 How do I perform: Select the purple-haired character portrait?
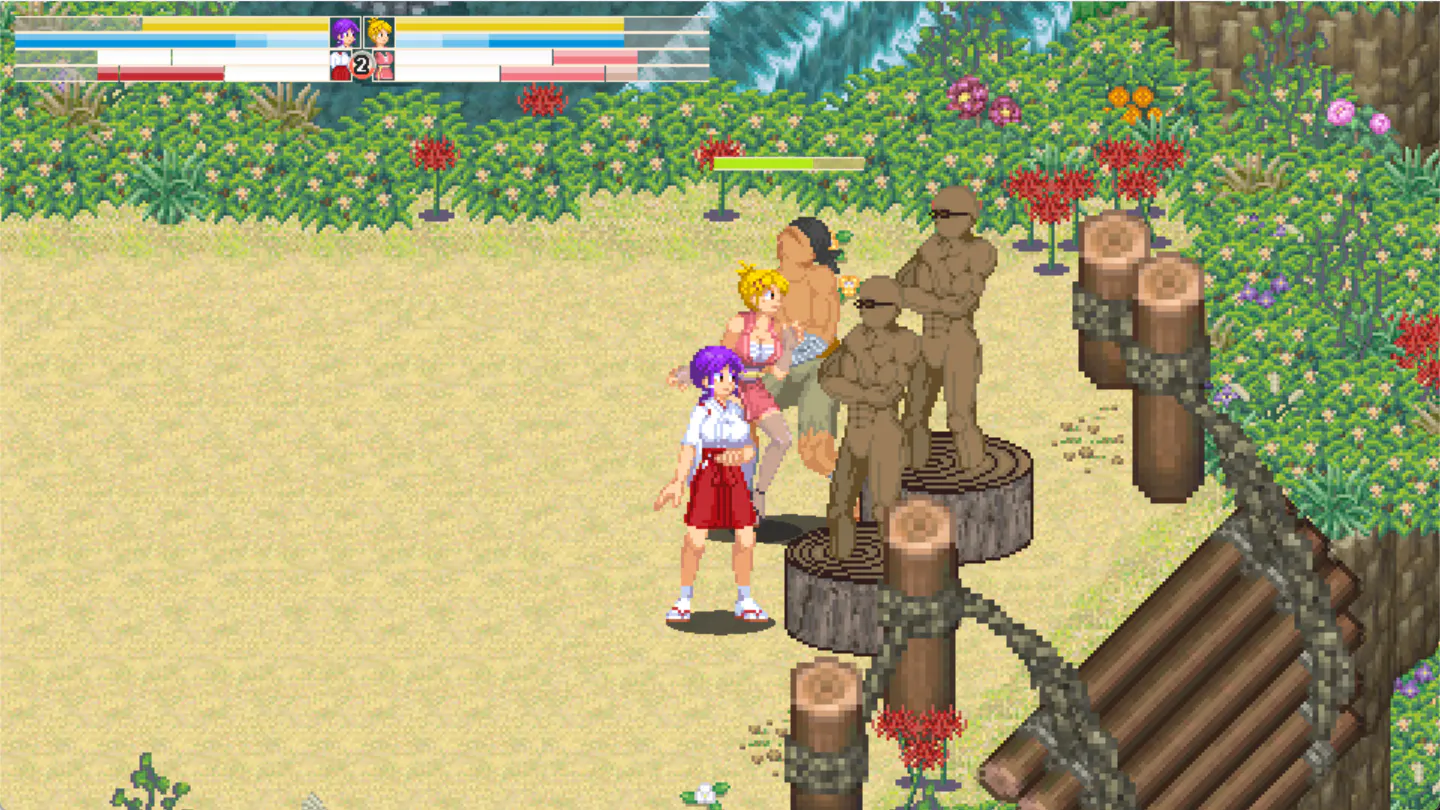click(x=344, y=33)
